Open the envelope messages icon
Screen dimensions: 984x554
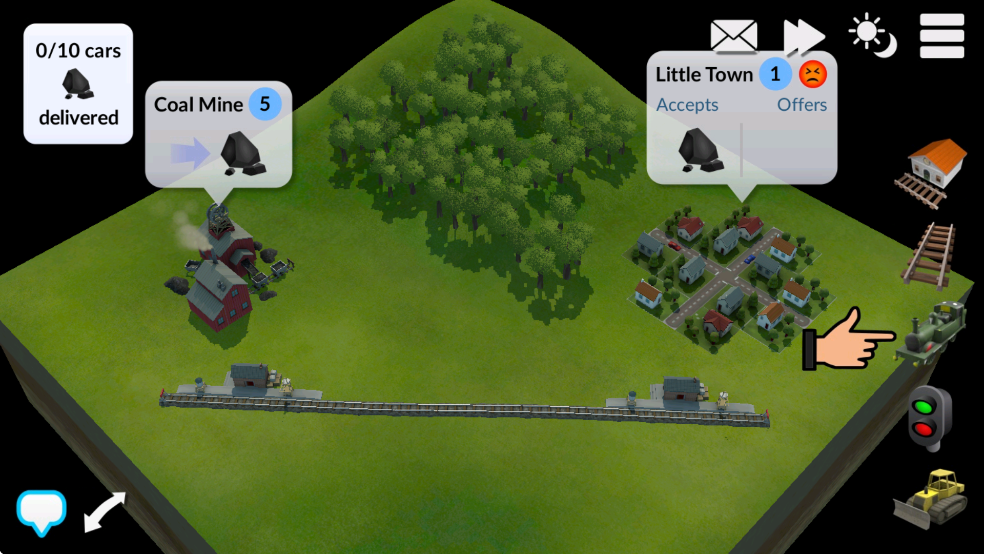[x=734, y=36]
